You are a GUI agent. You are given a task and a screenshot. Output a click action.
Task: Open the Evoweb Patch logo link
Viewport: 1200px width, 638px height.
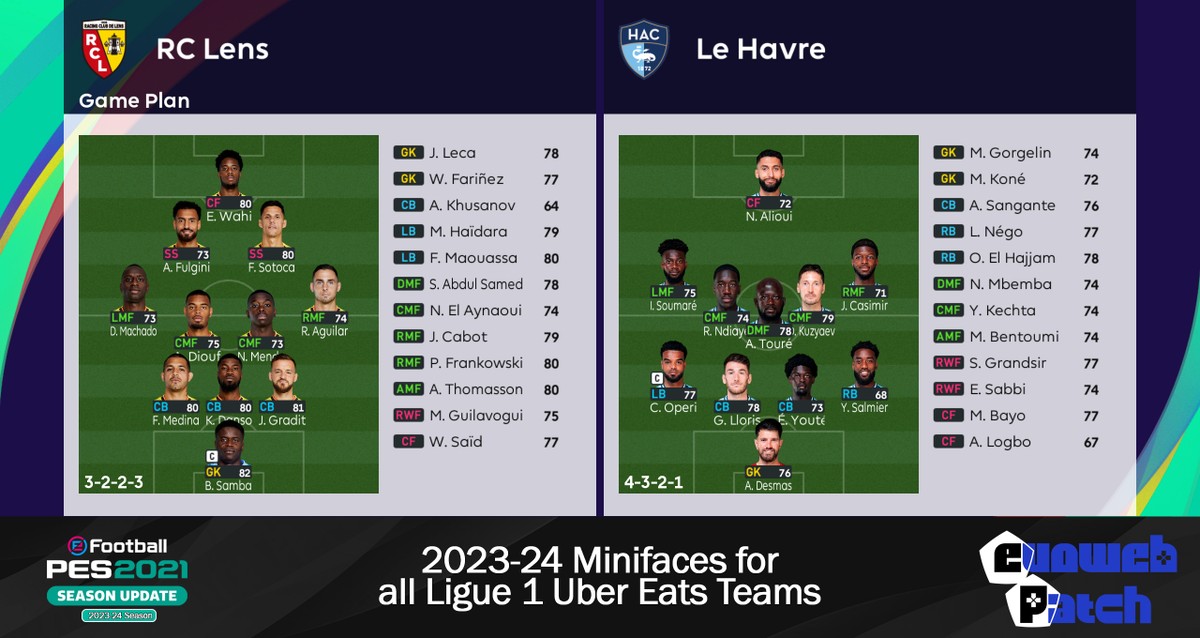click(x=1076, y=580)
